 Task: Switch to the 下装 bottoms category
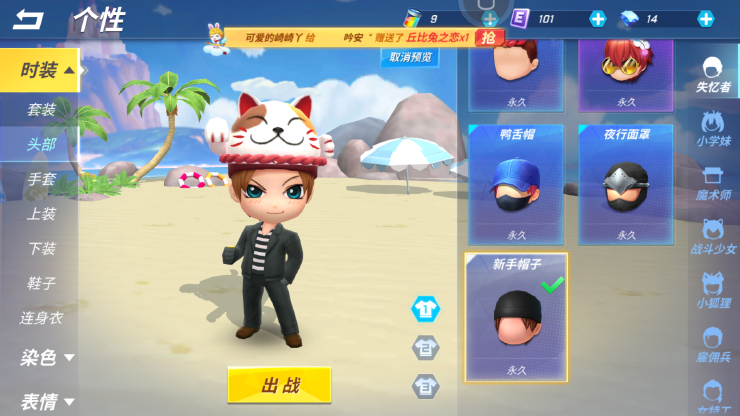41,248
